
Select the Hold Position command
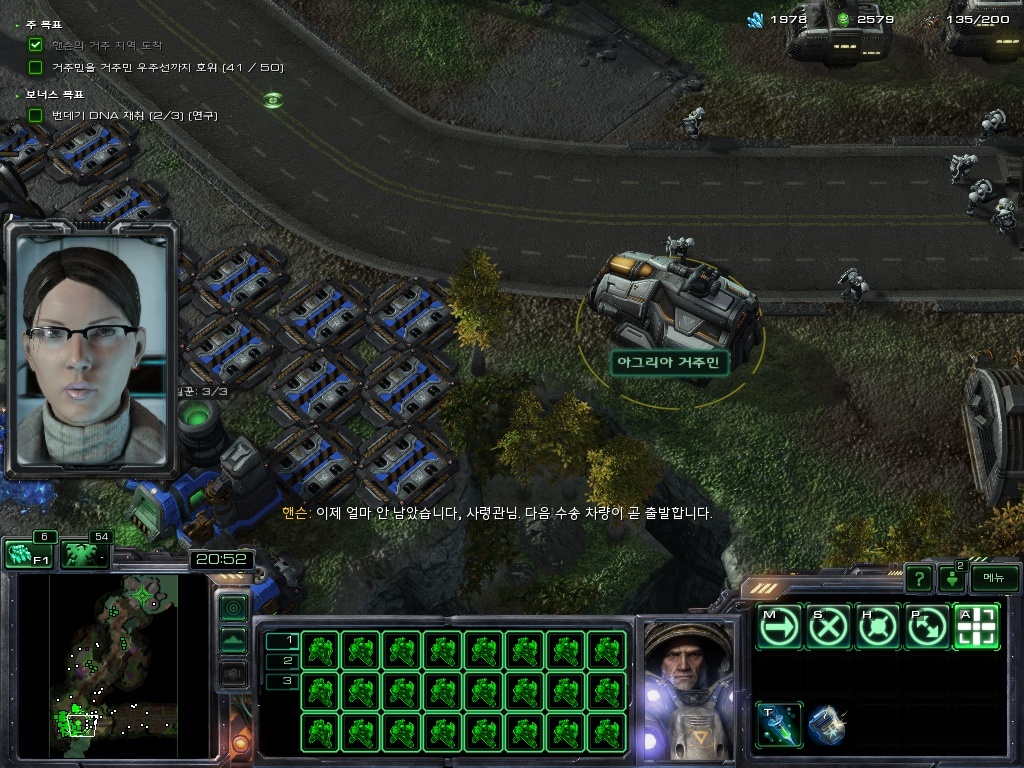878,627
